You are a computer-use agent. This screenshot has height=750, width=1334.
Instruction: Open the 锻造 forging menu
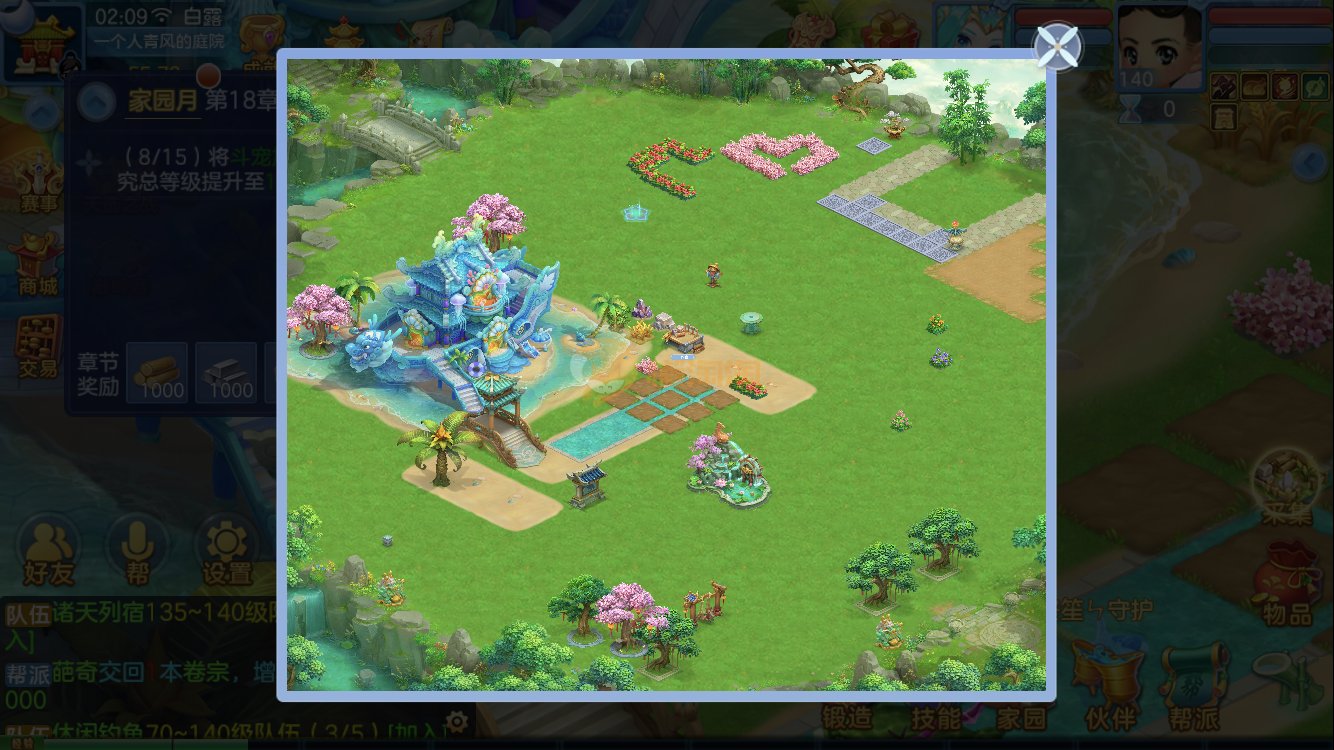pos(848,716)
